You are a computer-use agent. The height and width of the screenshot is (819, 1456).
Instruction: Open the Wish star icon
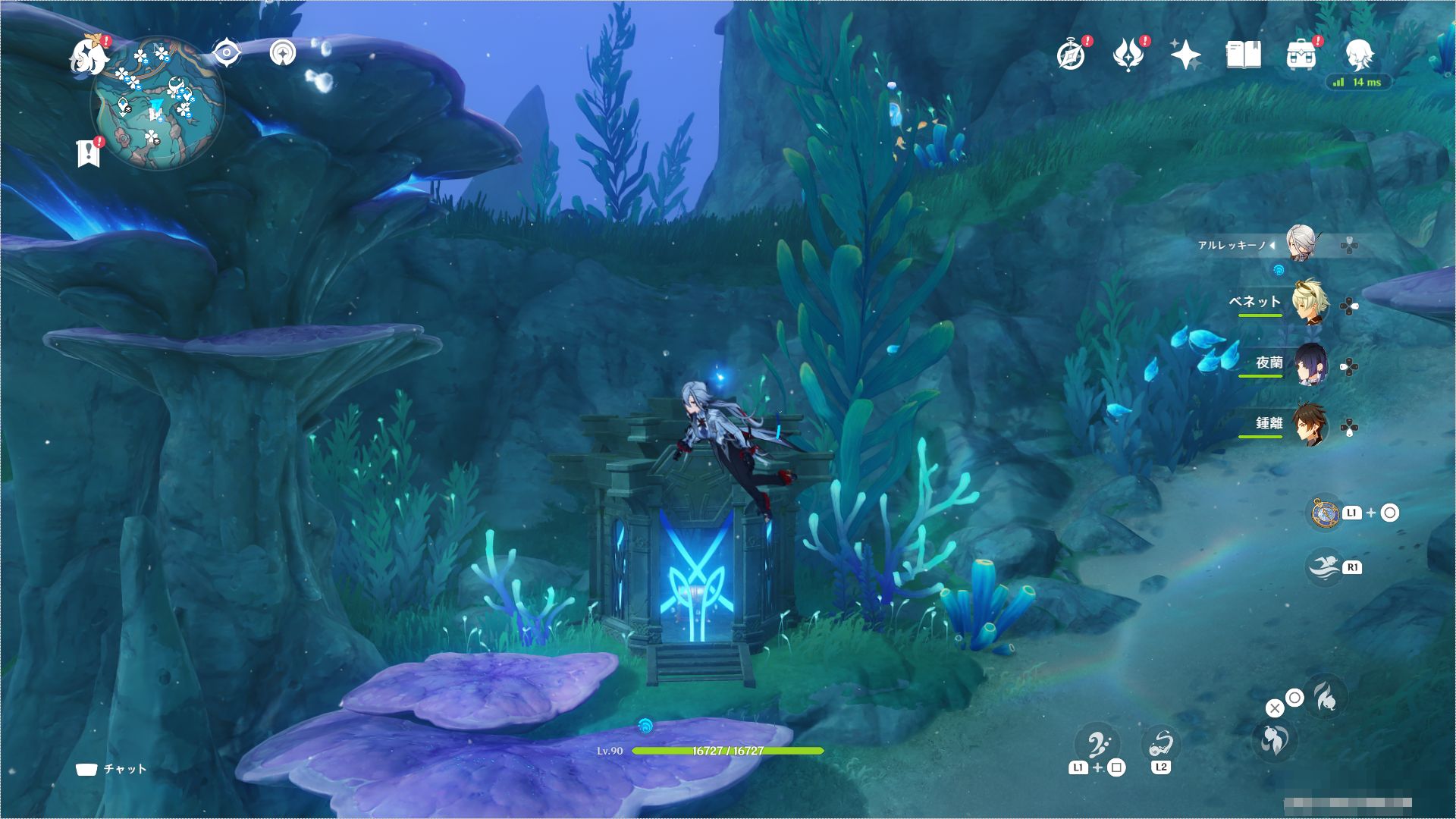(1185, 55)
